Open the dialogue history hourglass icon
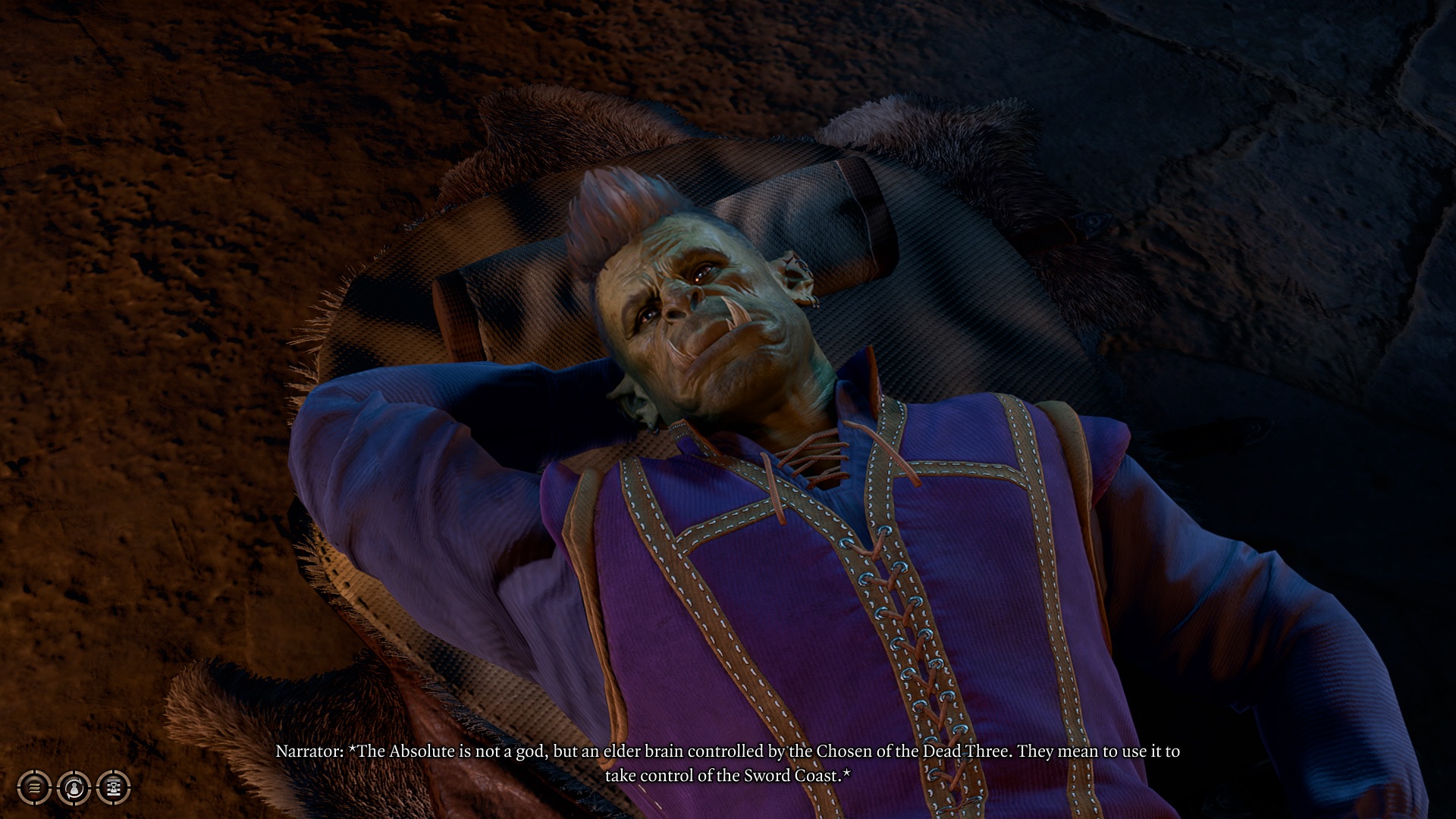This screenshot has width=1456, height=819. [114, 788]
